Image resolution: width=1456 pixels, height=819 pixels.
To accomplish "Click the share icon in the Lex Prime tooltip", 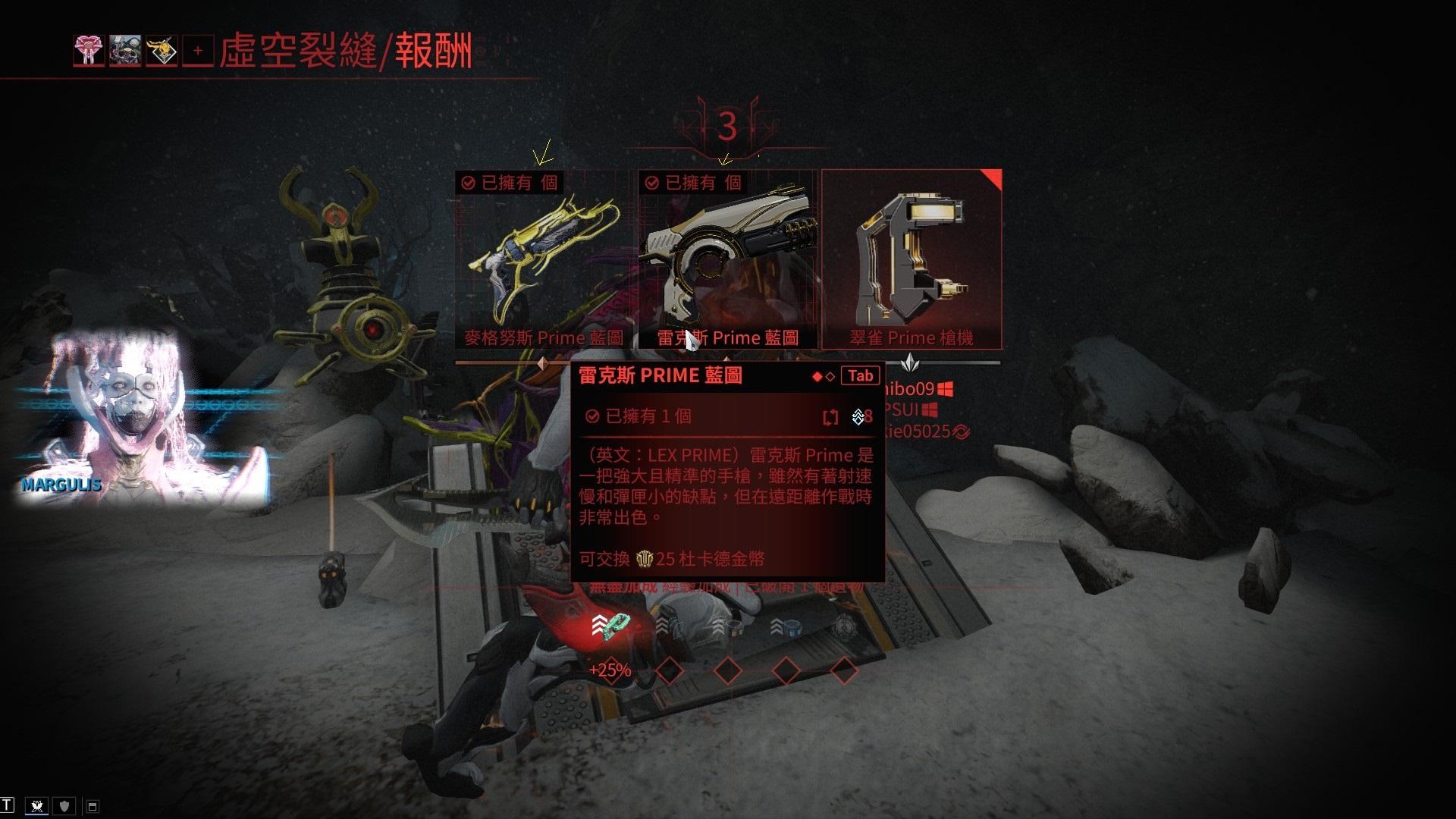I will click(830, 416).
